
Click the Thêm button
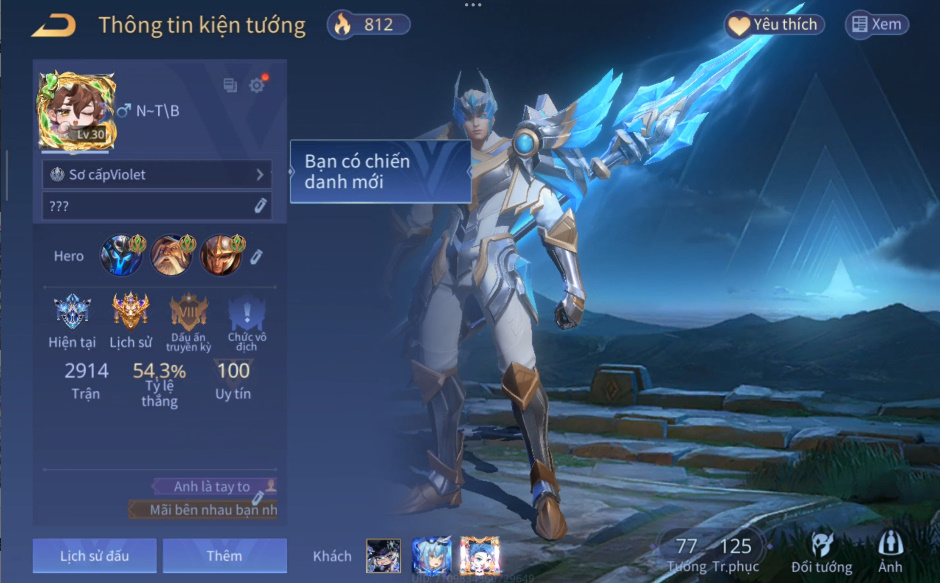[x=224, y=556]
